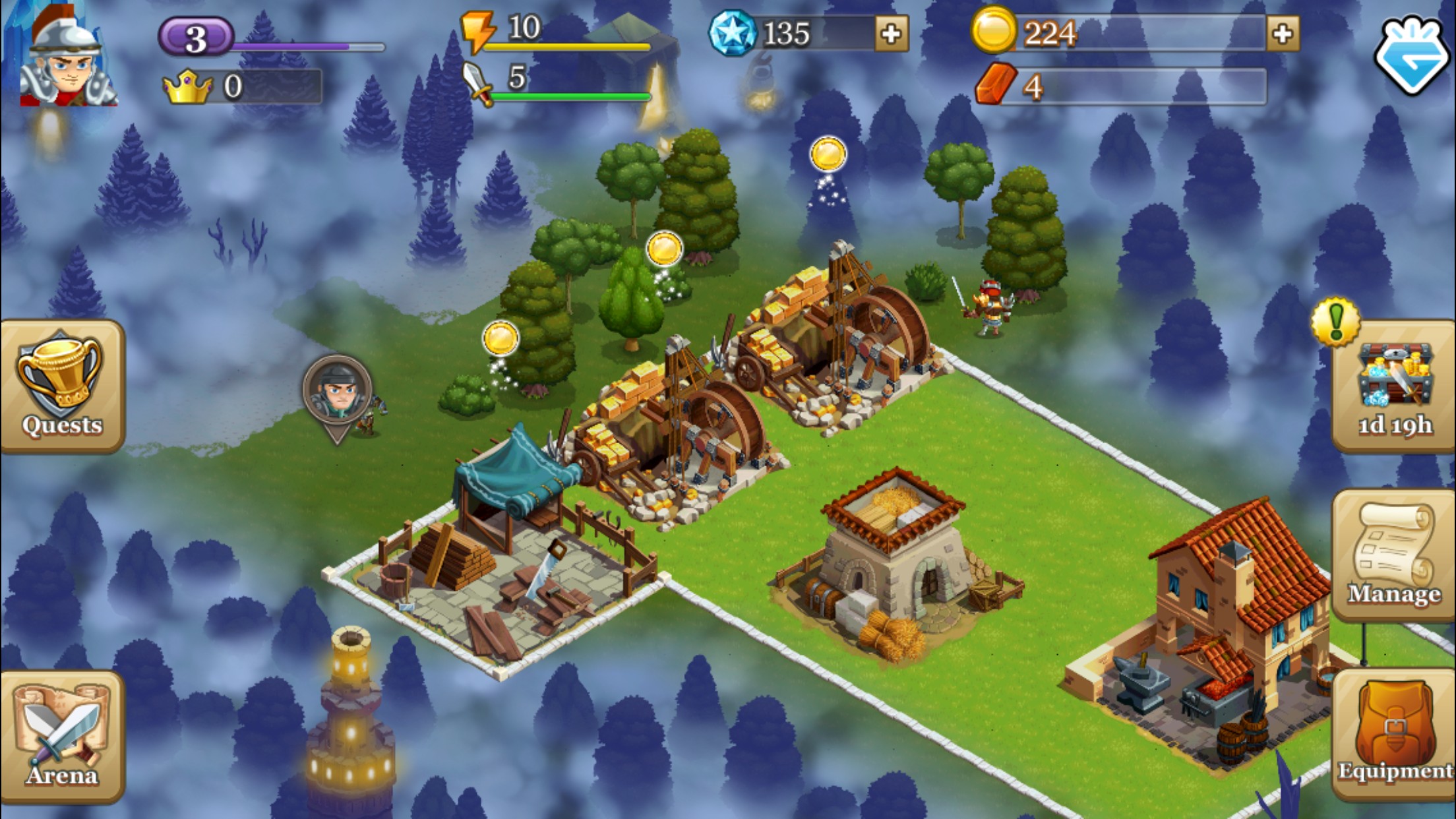Tap the yellow exclamation alert badge
Image resolution: width=1456 pixels, height=819 pixels.
1336,322
